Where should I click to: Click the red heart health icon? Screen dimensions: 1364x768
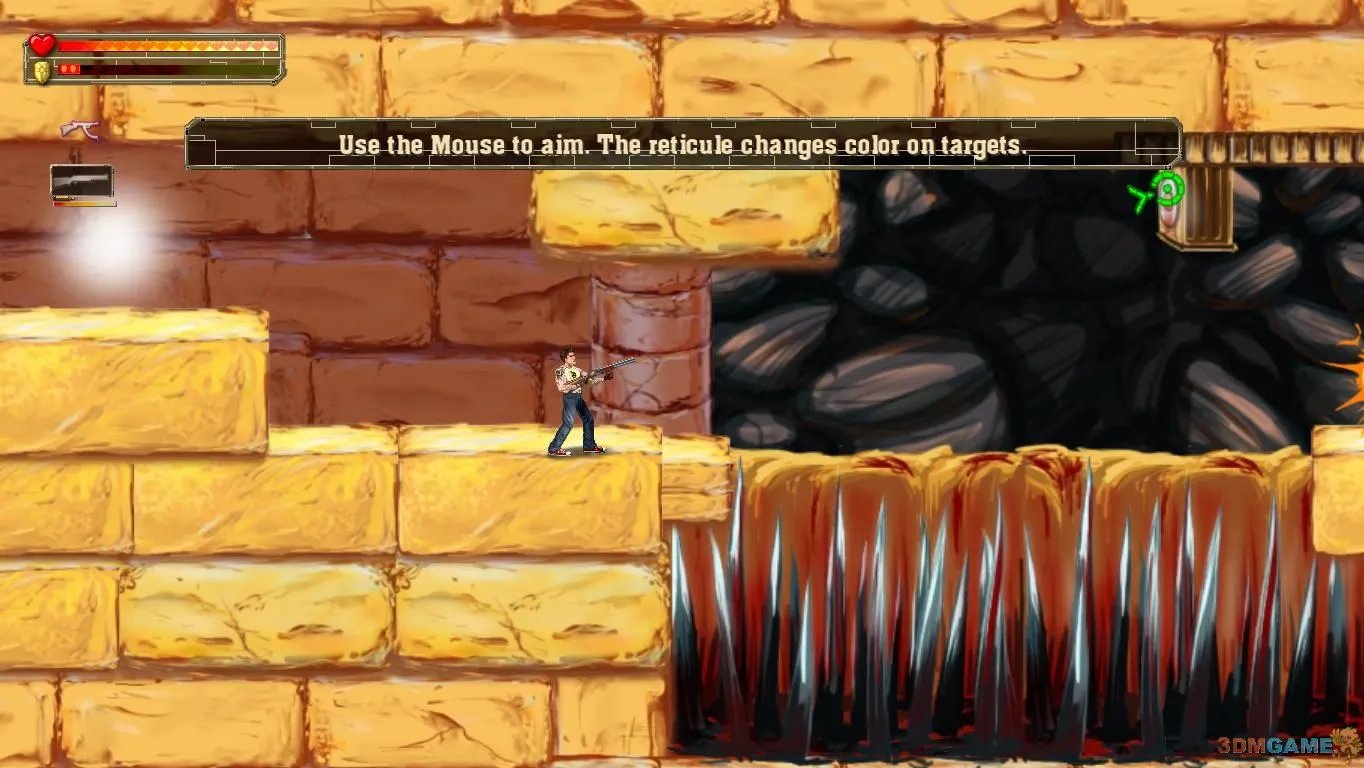(x=41, y=45)
